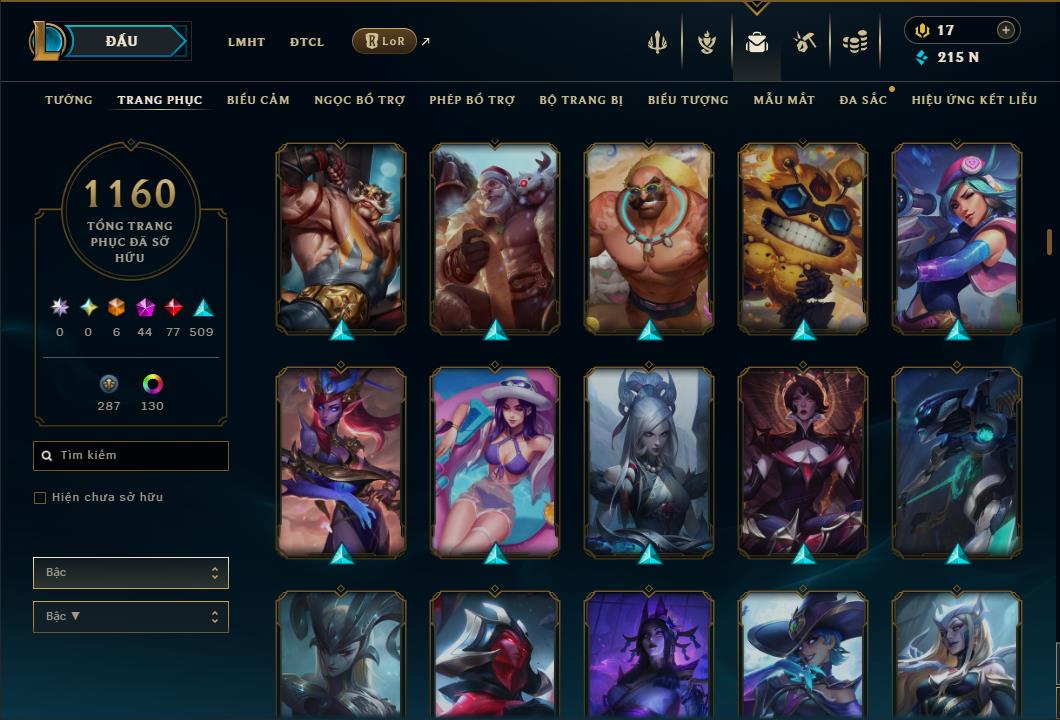Show the BIỂU TƯỢNG icons tab

click(688, 100)
